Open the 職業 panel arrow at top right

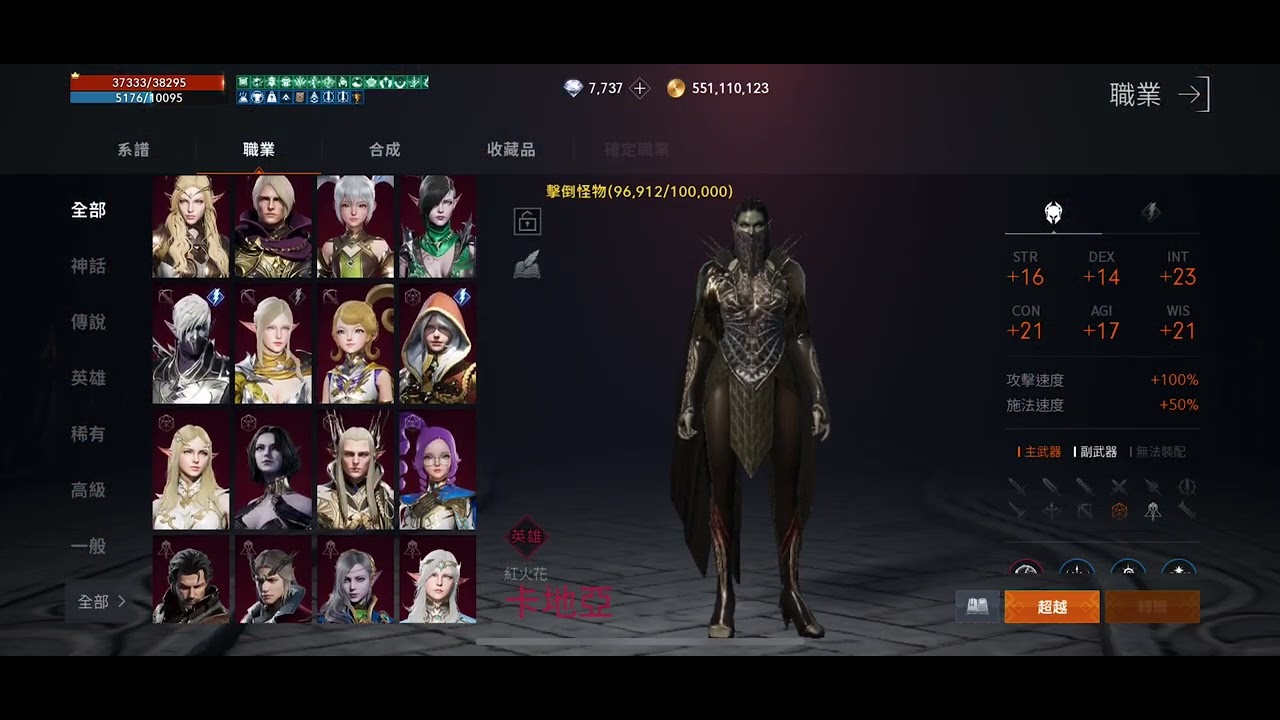[x=1191, y=94]
